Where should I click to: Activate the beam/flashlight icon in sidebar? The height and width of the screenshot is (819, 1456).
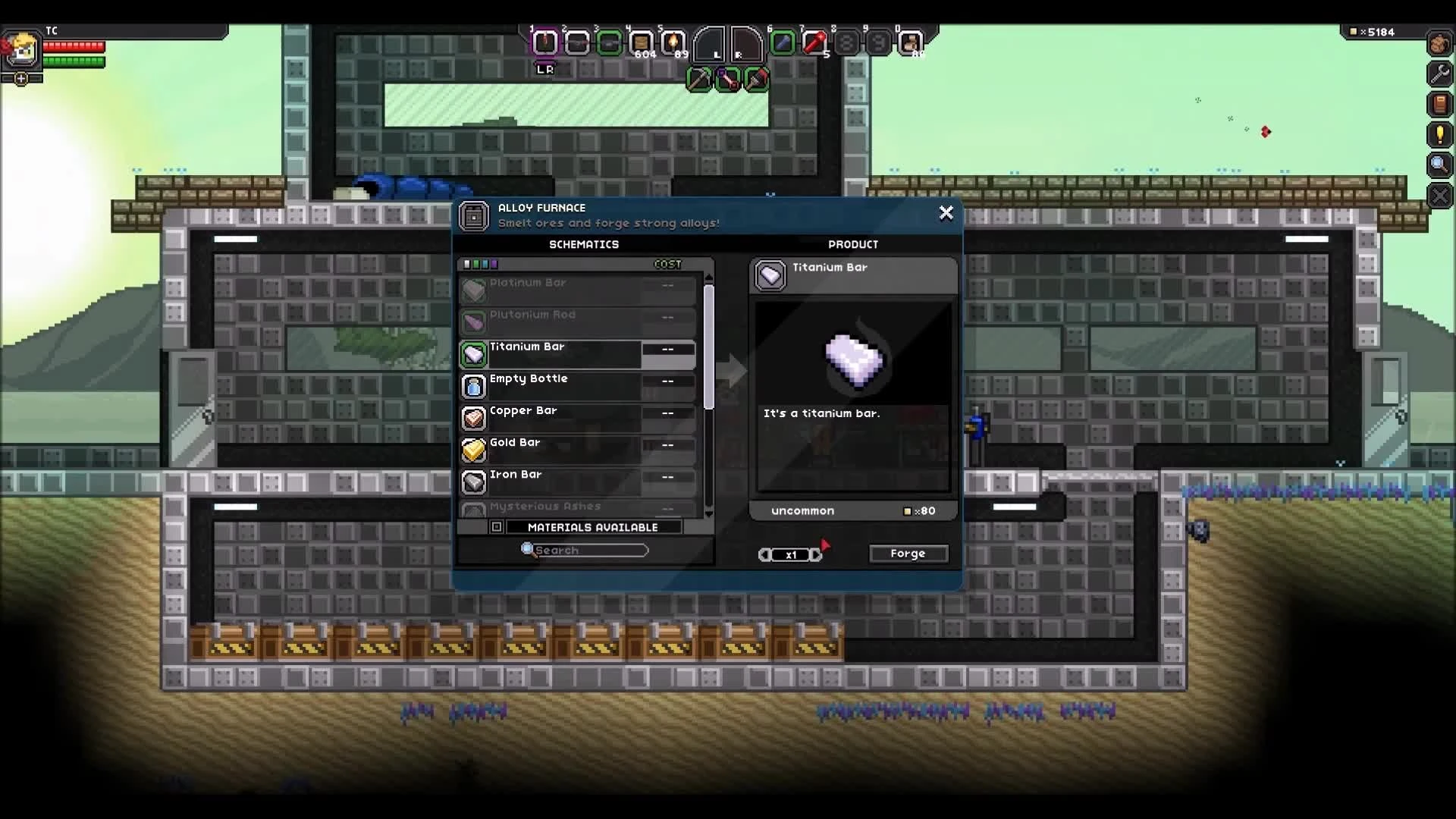click(1439, 134)
